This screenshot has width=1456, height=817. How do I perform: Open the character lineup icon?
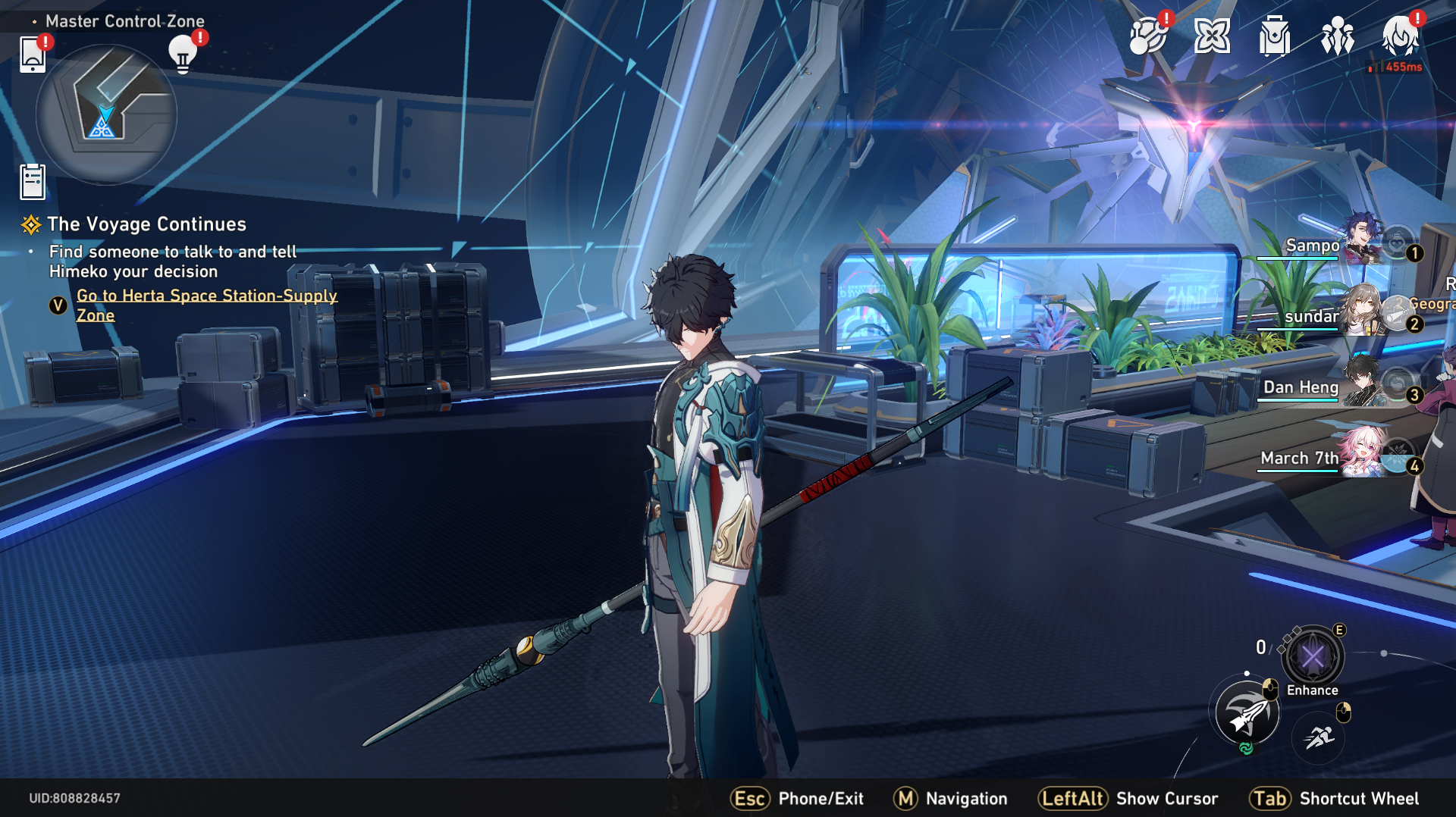[x=1337, y=36]
